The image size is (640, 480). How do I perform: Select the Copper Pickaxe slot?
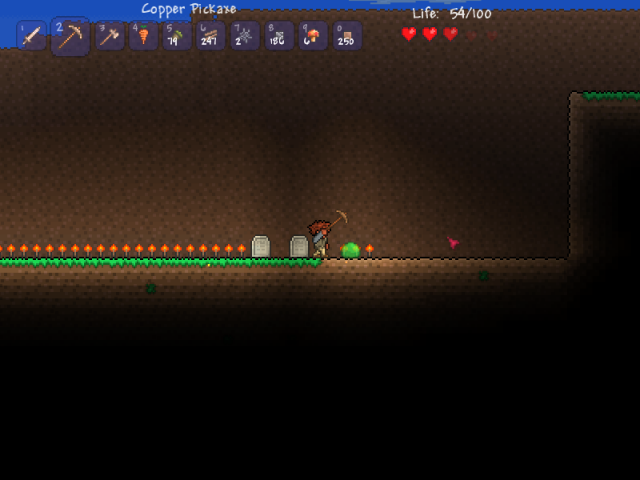tap(70, 36)
